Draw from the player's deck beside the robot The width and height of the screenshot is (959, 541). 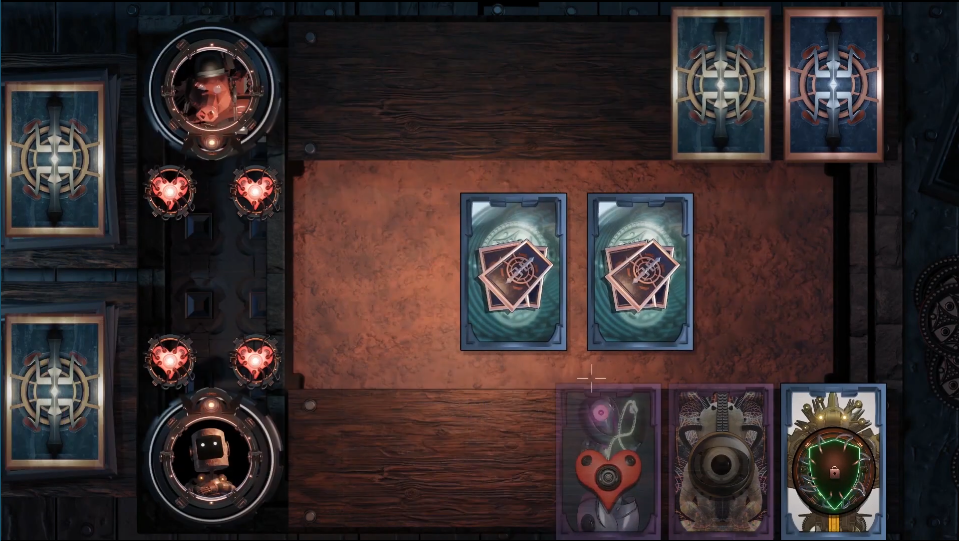56,390
